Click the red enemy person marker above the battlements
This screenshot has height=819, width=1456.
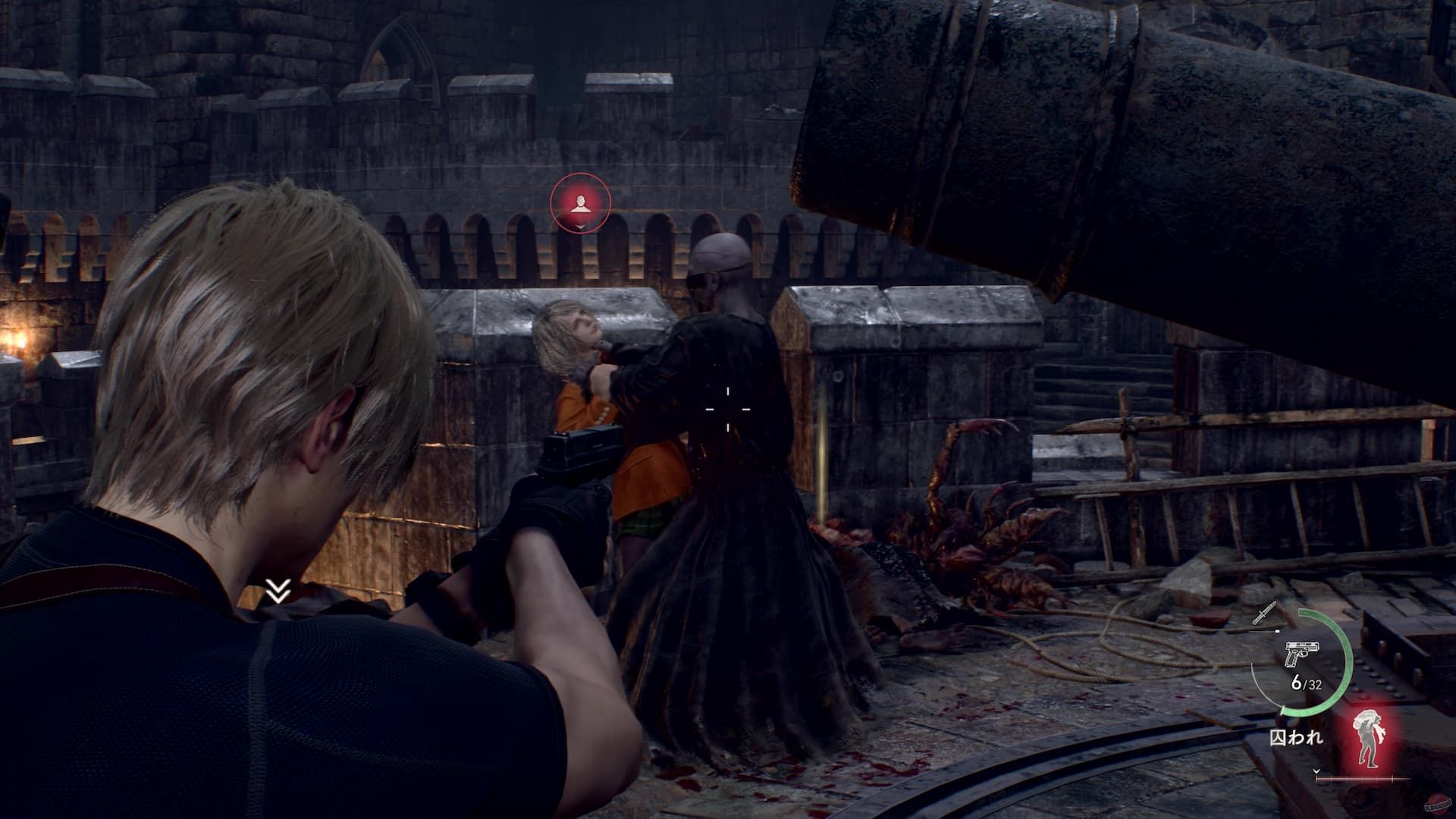click(580, 202)
